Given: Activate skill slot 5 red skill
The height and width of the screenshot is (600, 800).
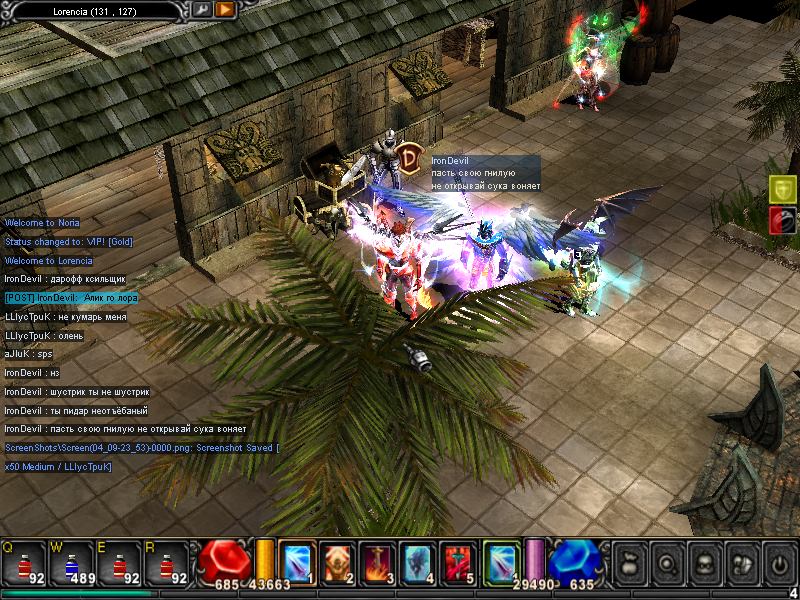Looking at the screenshot, I should coord(459,562).
